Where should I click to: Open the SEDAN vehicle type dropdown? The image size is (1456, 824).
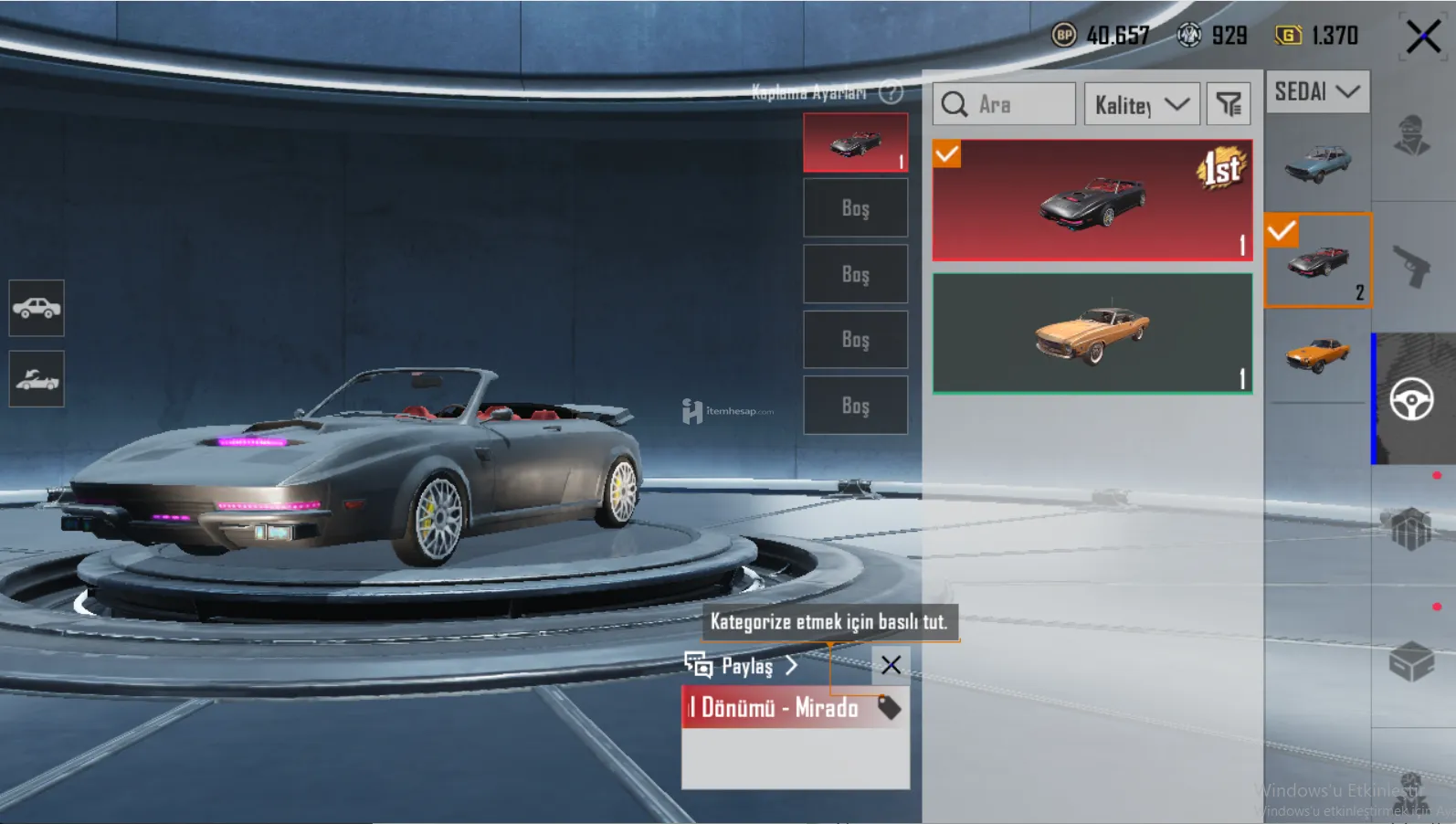click(1316, 91)
